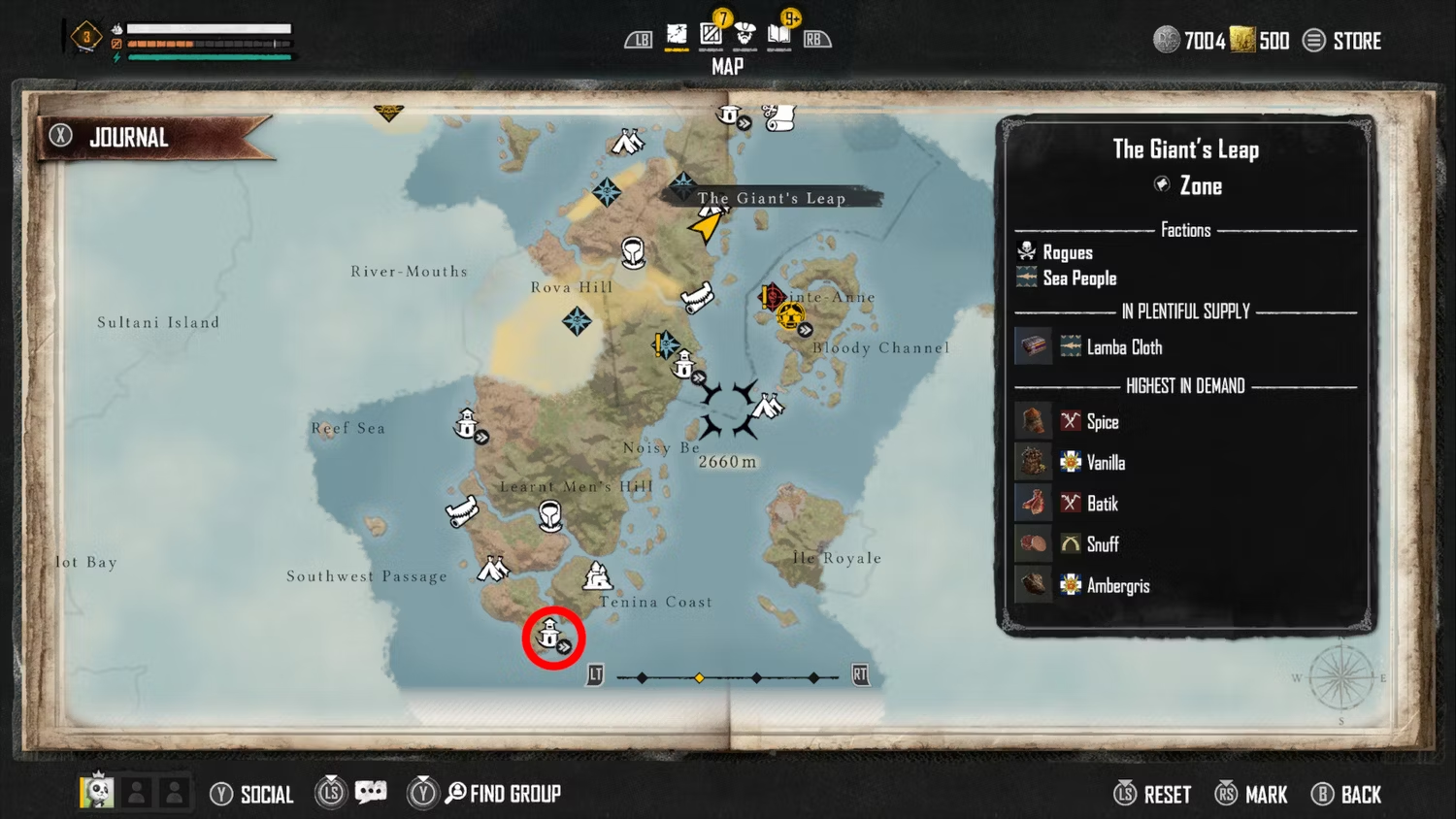1456x819 pixels.
Task: Open the chat bubble icon
Action: [371, 793]
